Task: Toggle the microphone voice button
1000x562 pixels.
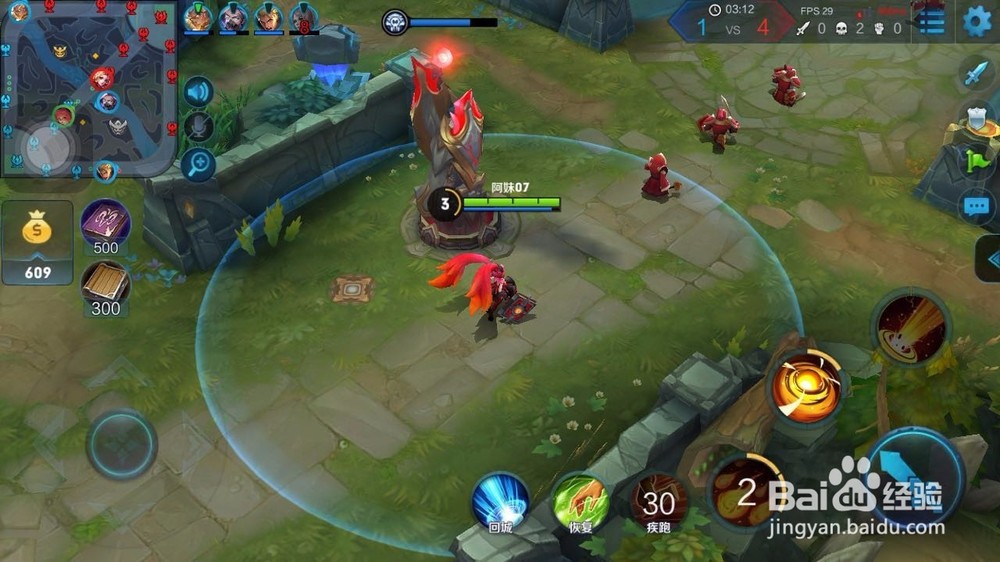Action: coord(199,127)
